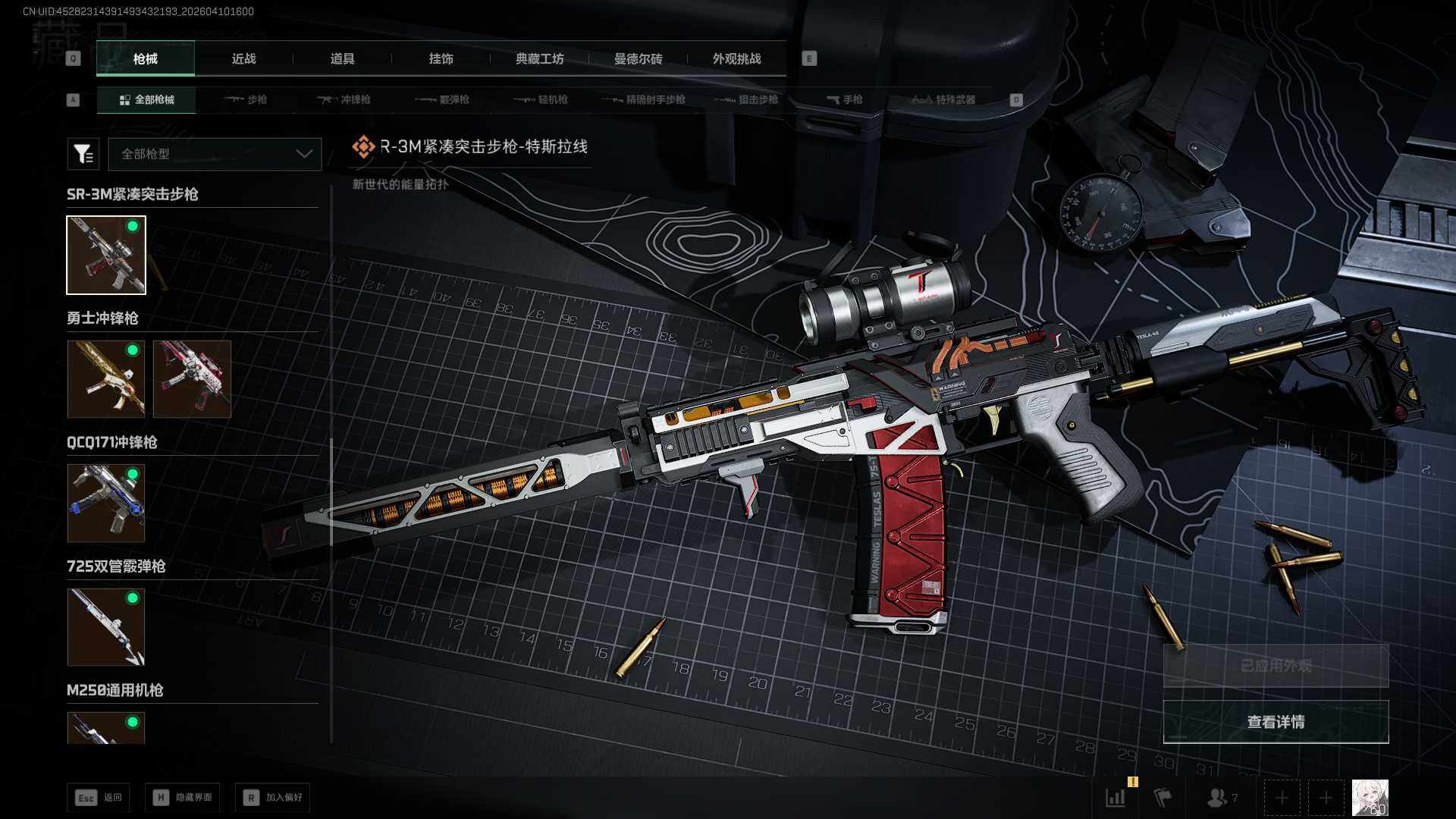This screenshot has height=819, width=1456.
Task: Select the QCQ171冲锋枪 skin thumbnail
Action: click(x=106, y=503)
